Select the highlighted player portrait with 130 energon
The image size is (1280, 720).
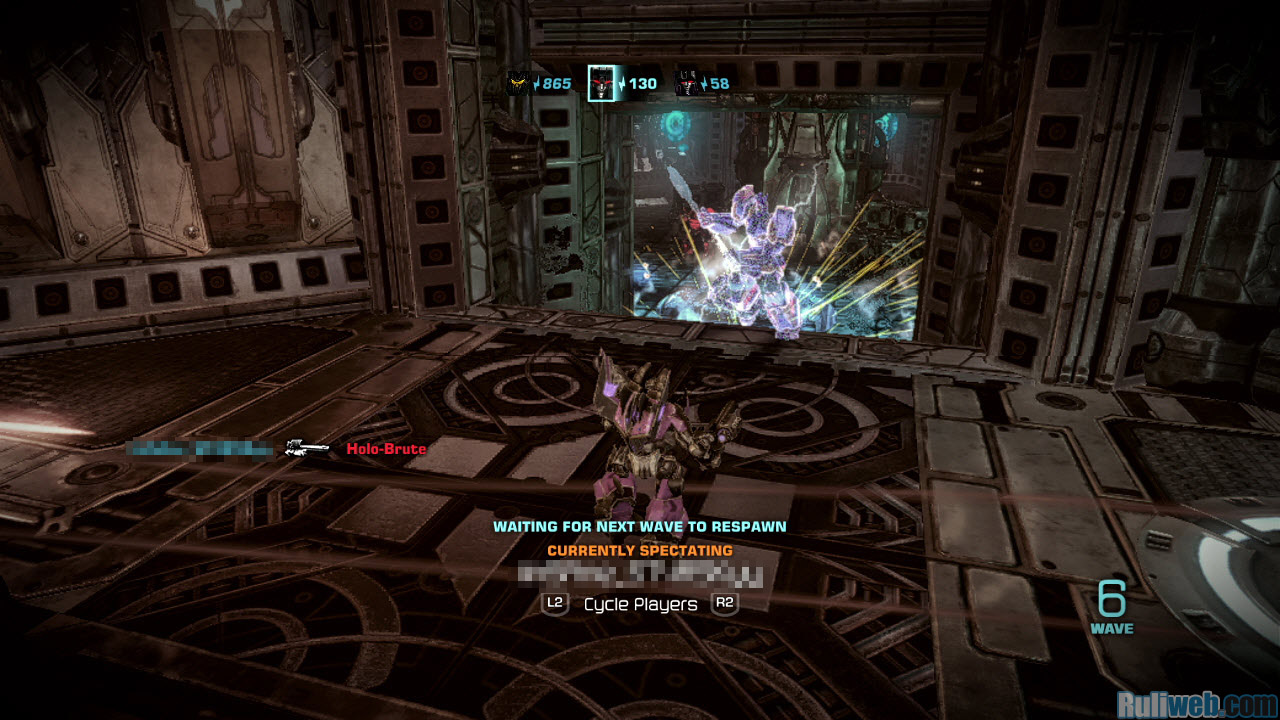602,82
